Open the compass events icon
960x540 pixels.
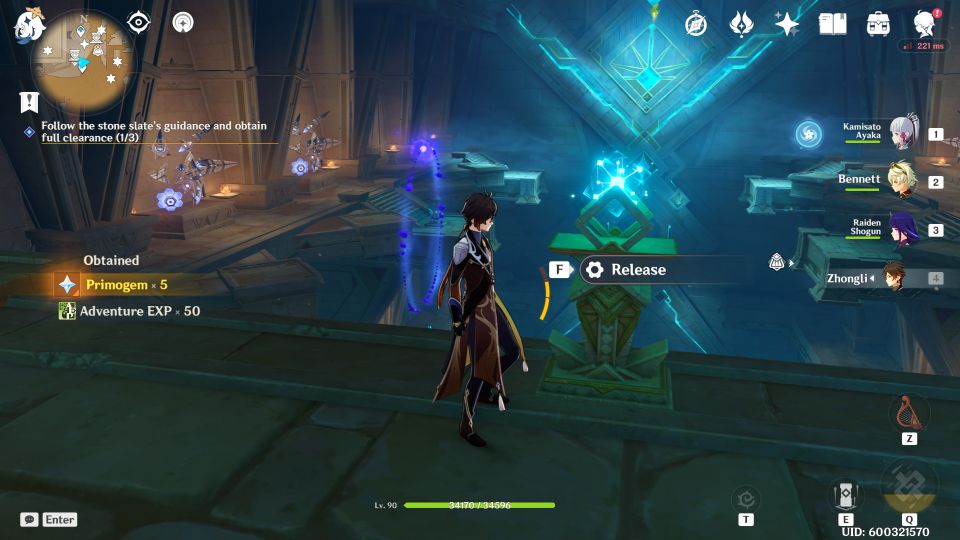coord(696,24)
